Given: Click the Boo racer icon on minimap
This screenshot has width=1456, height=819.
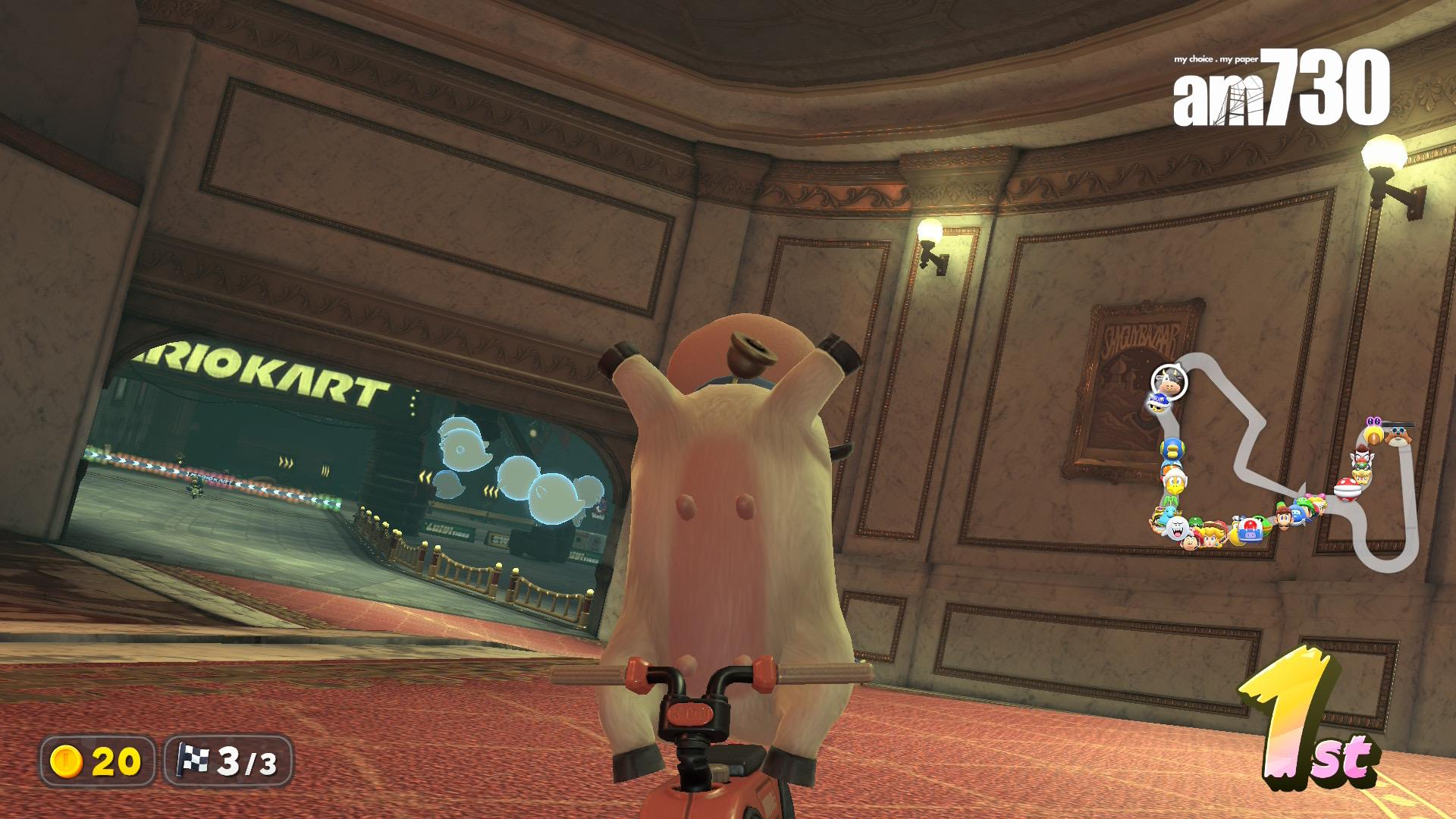Looking at the screenshot, I should [1178, 529].
